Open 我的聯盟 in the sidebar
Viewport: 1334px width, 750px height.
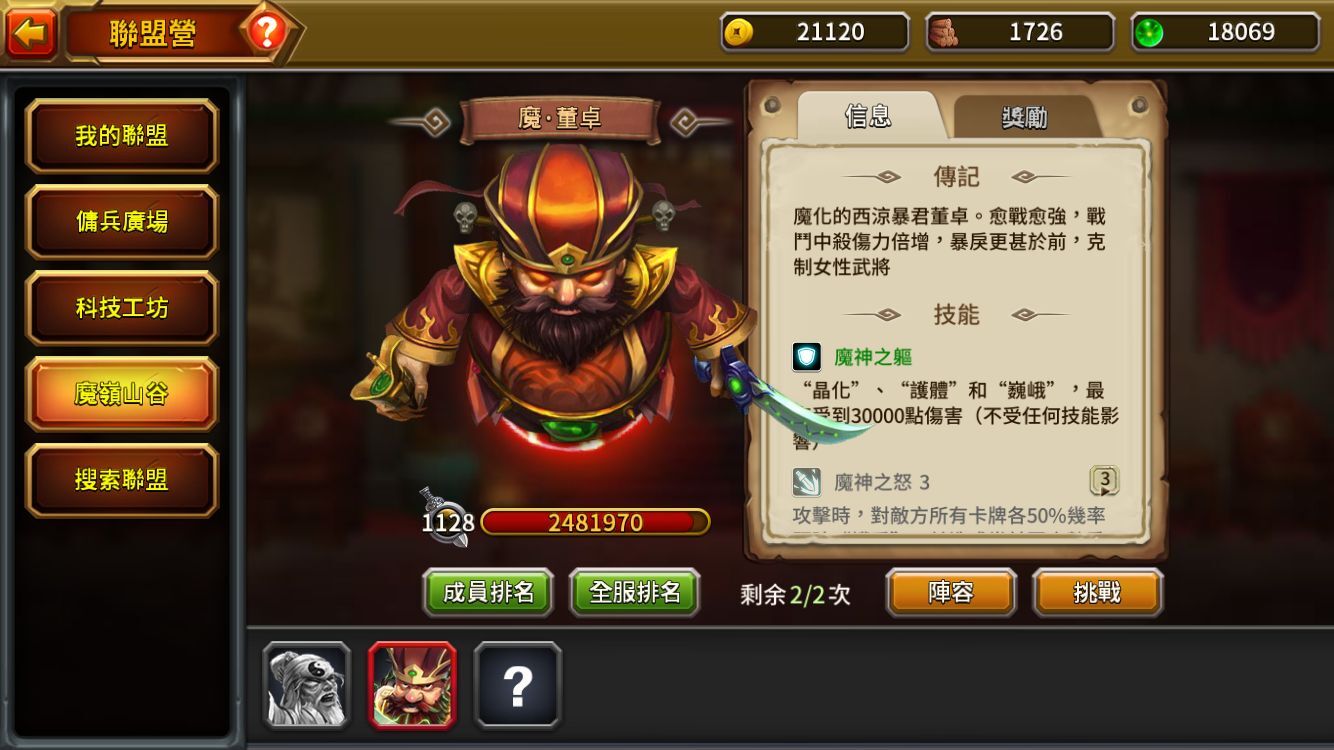point(121,135)
